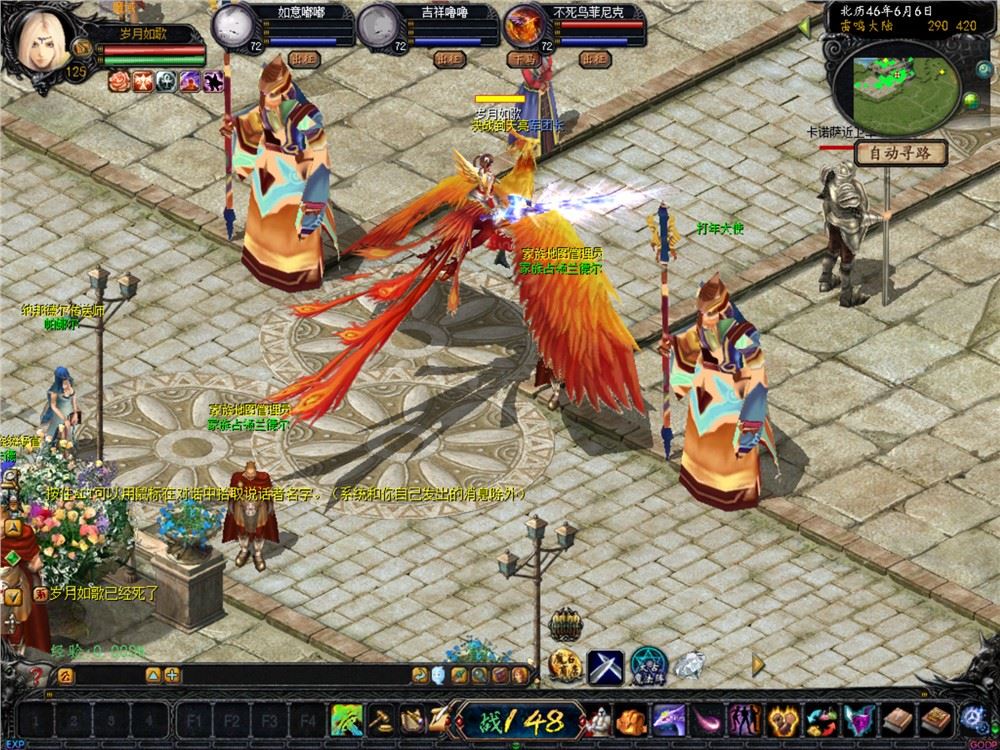The image size is (1000, 750).
Task: Open the two-silhouettes social icon
Action: (x=745, y=719)
